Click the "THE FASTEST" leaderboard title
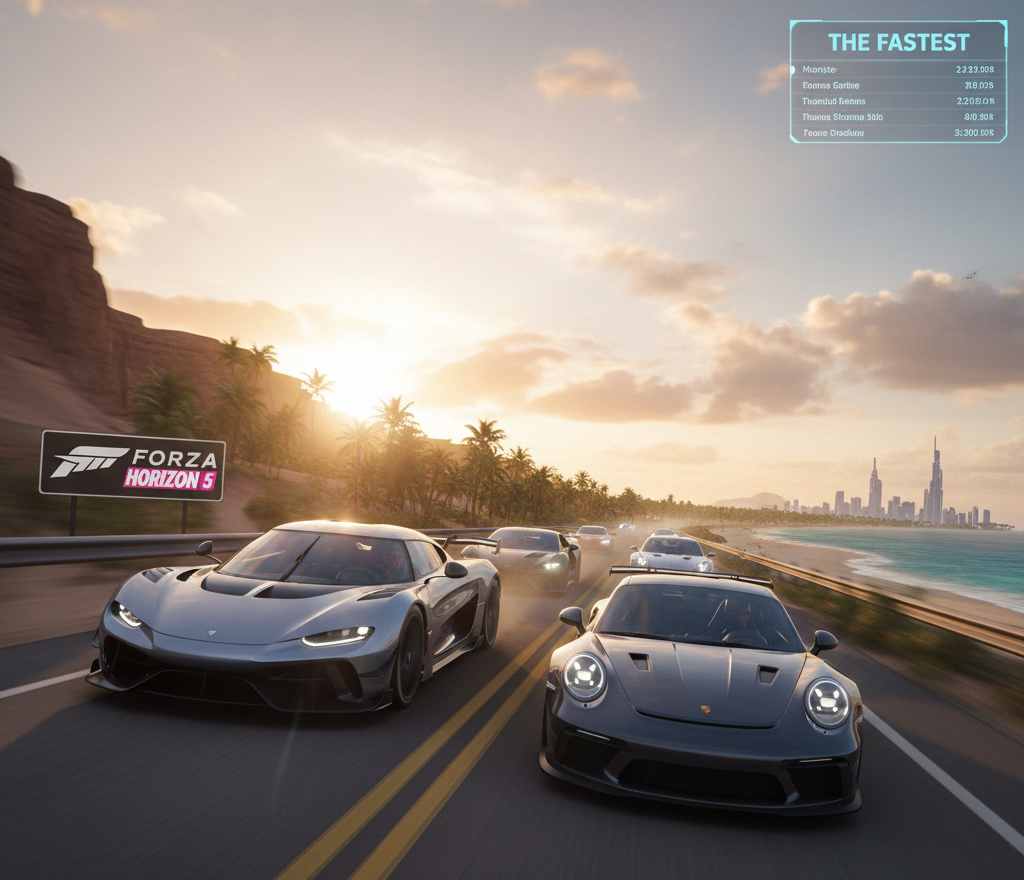This screenshot has width=1024, height=880. click(898, 42)
